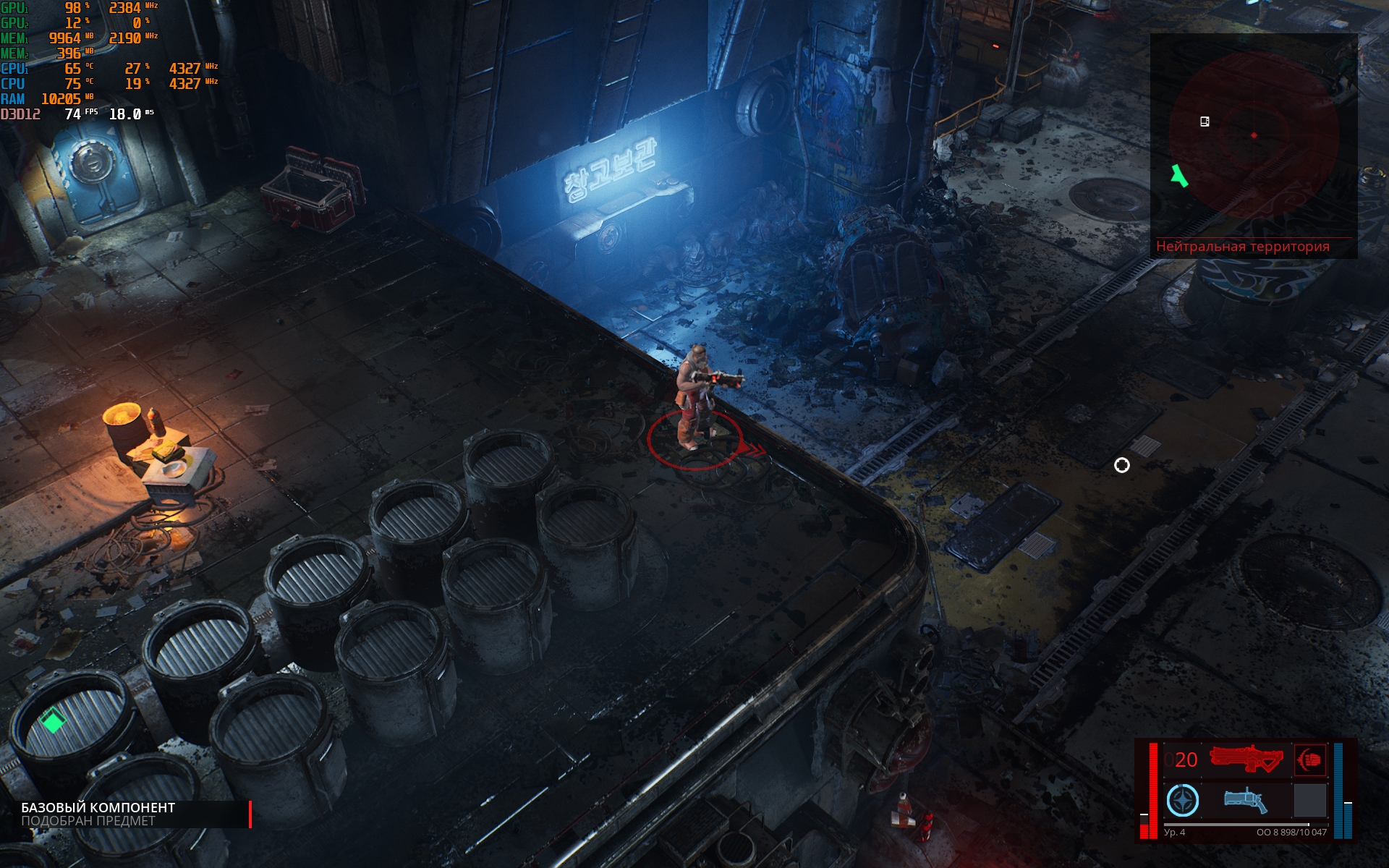This screenshot has height=868, width=1389.
Task: Select the green arrow marker on minimap
Action: [1179, 176]
